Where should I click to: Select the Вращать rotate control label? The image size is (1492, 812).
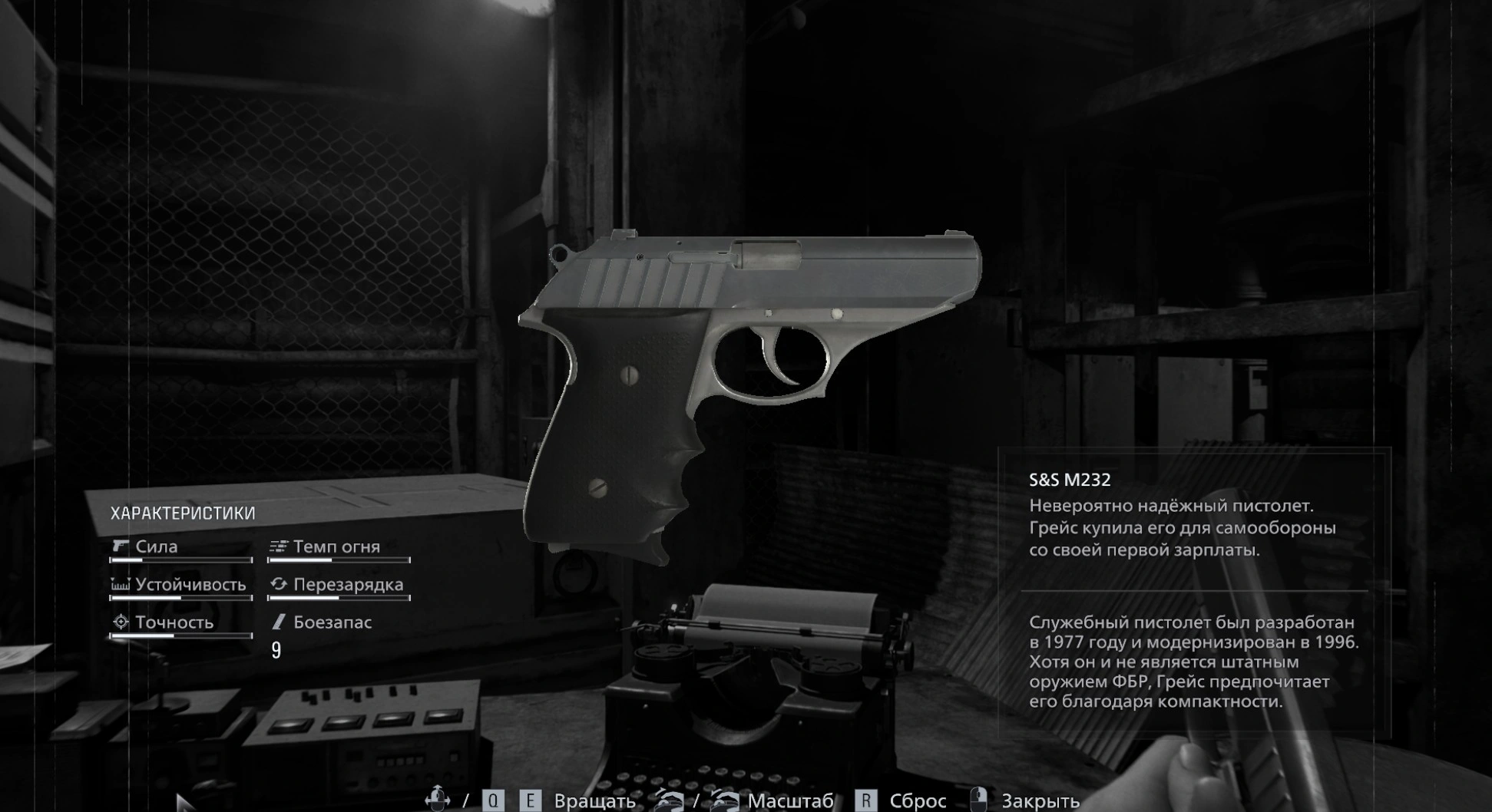pyautogui.click(x=594, y=801)
